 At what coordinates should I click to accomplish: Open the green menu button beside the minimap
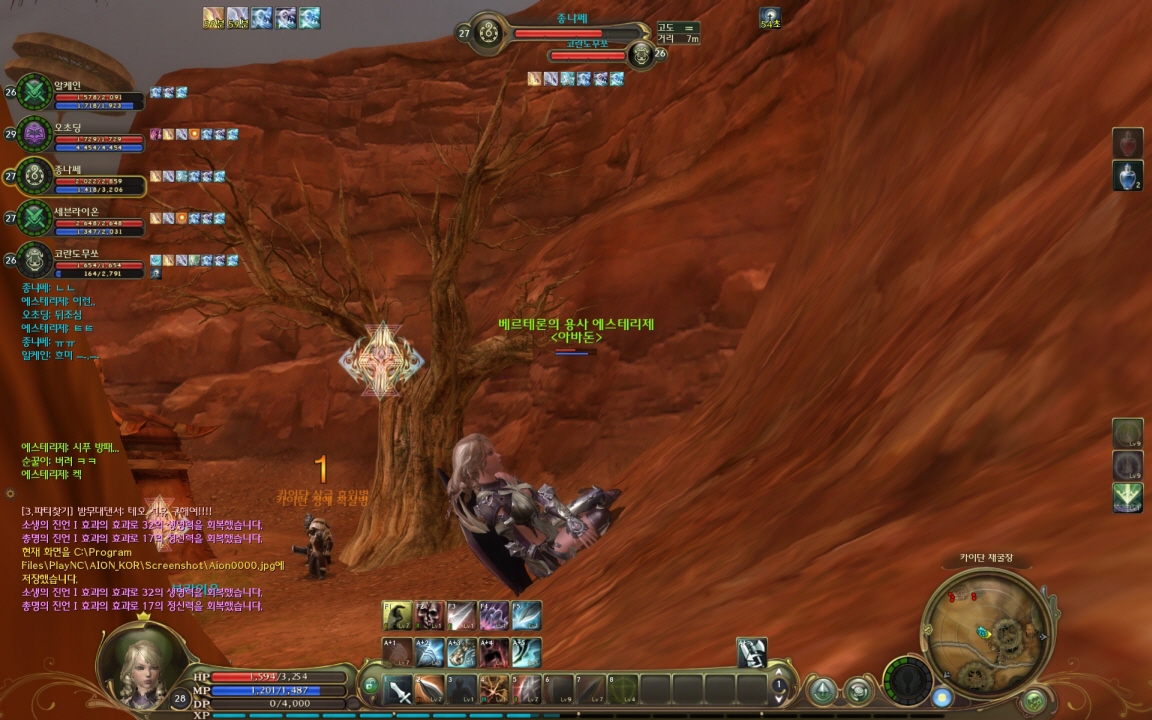1034,699
